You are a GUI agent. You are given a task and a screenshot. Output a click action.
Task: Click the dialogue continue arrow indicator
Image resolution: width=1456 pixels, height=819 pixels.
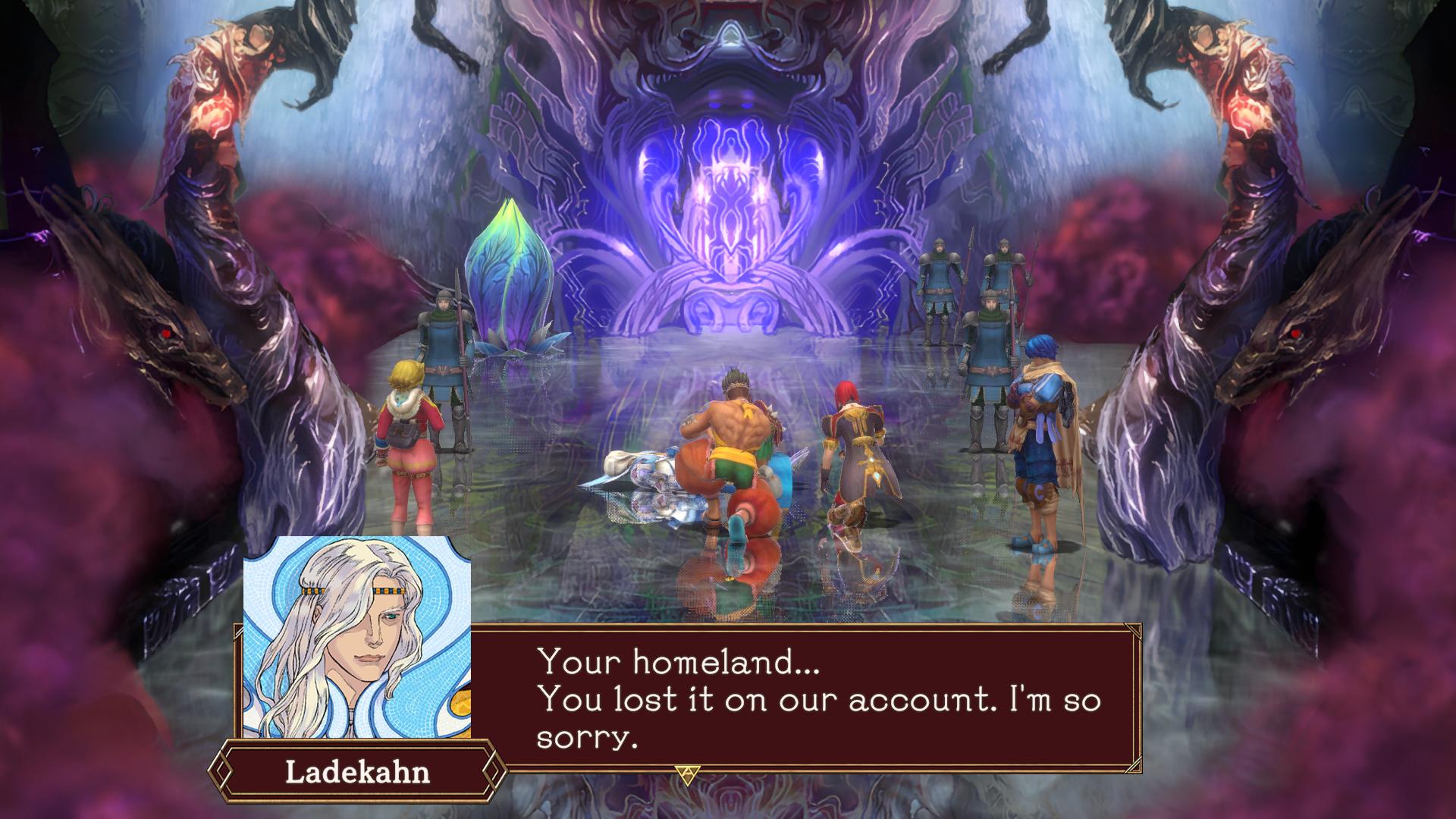point(689,774)
